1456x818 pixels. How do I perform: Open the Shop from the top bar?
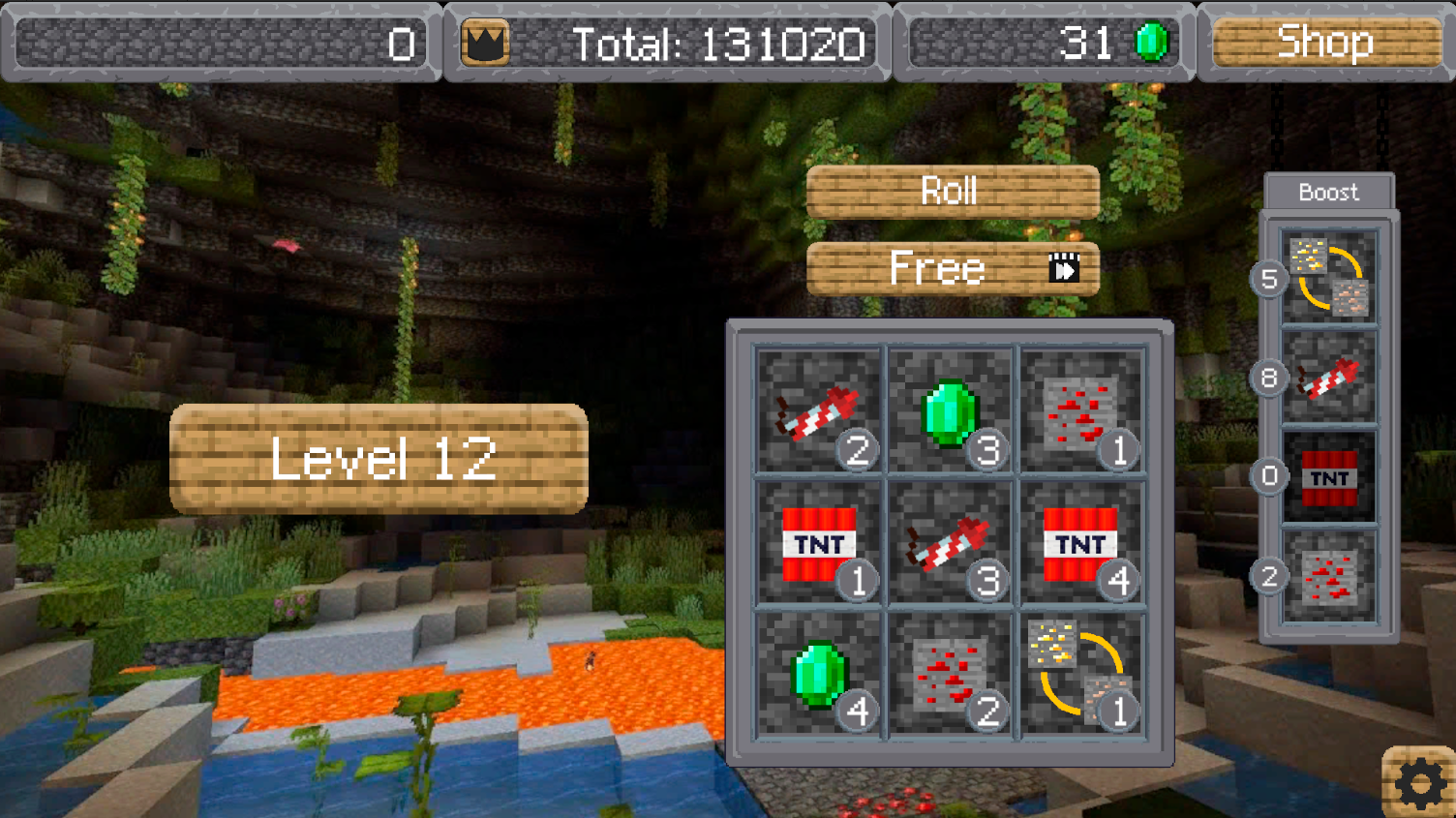click(1325, 42)
